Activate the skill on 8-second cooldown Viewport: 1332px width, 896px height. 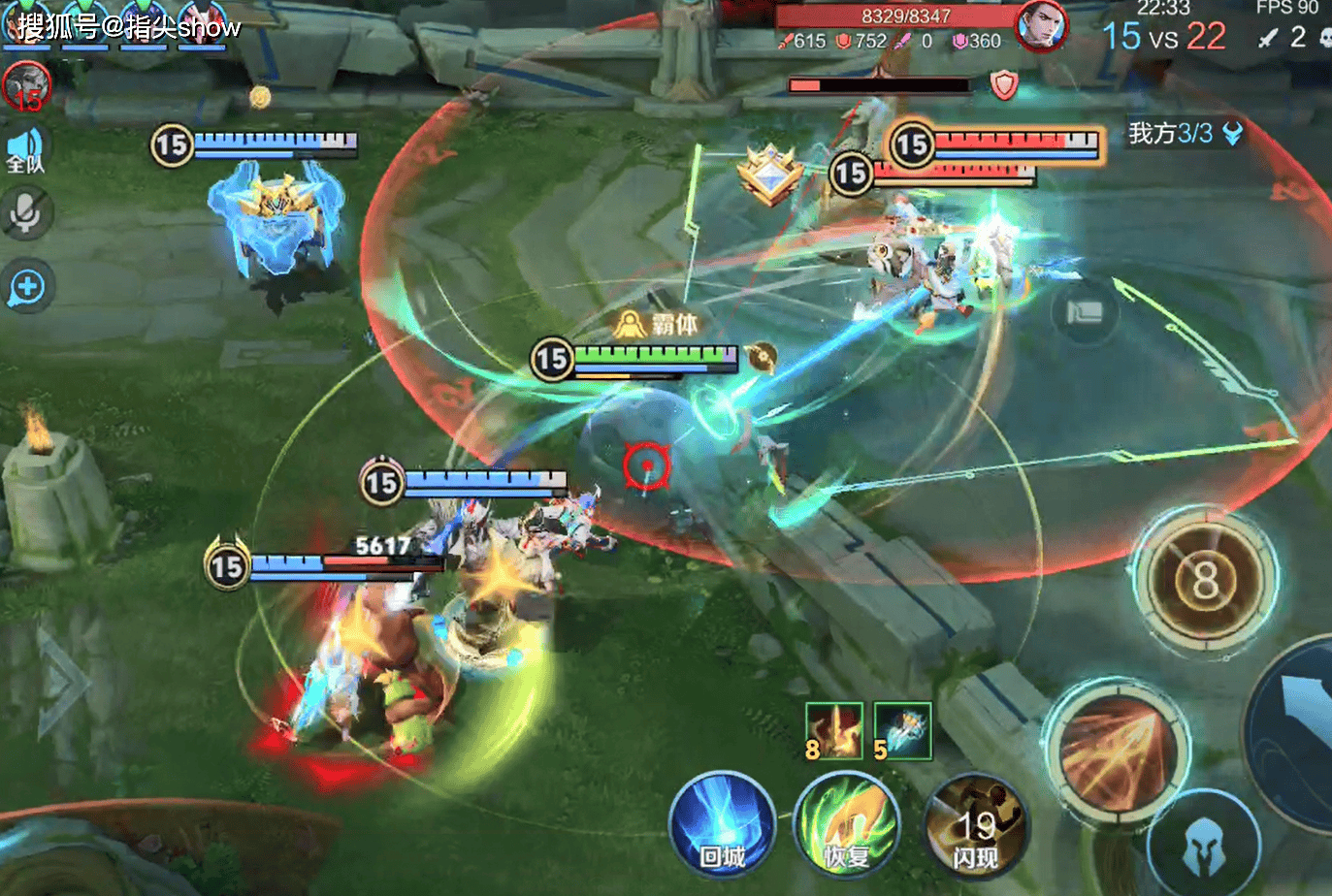[x=1205, y=580]
